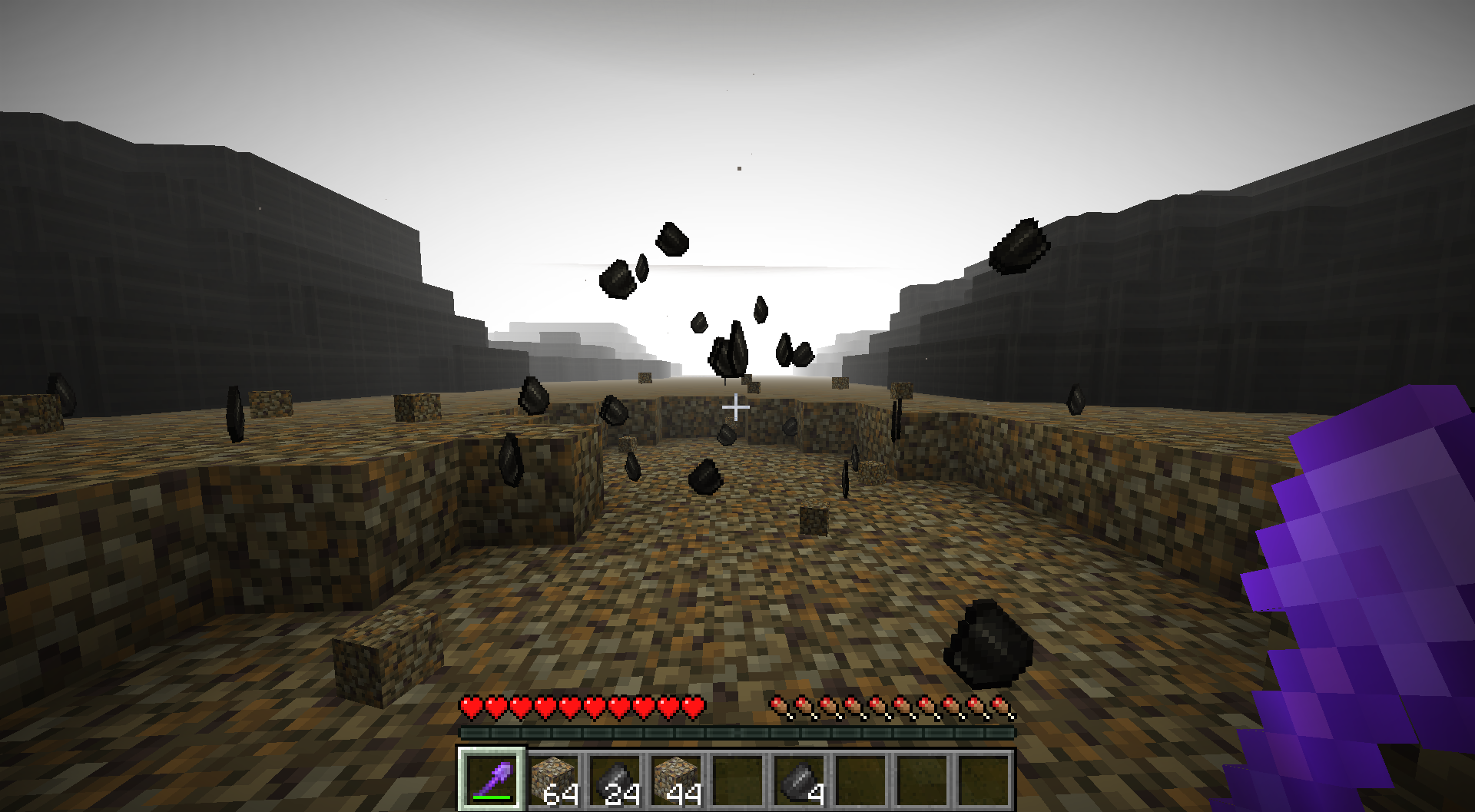Switch to the gravel stack of 44
This screenshot has height=812, width=1475.
pos(677,777)
